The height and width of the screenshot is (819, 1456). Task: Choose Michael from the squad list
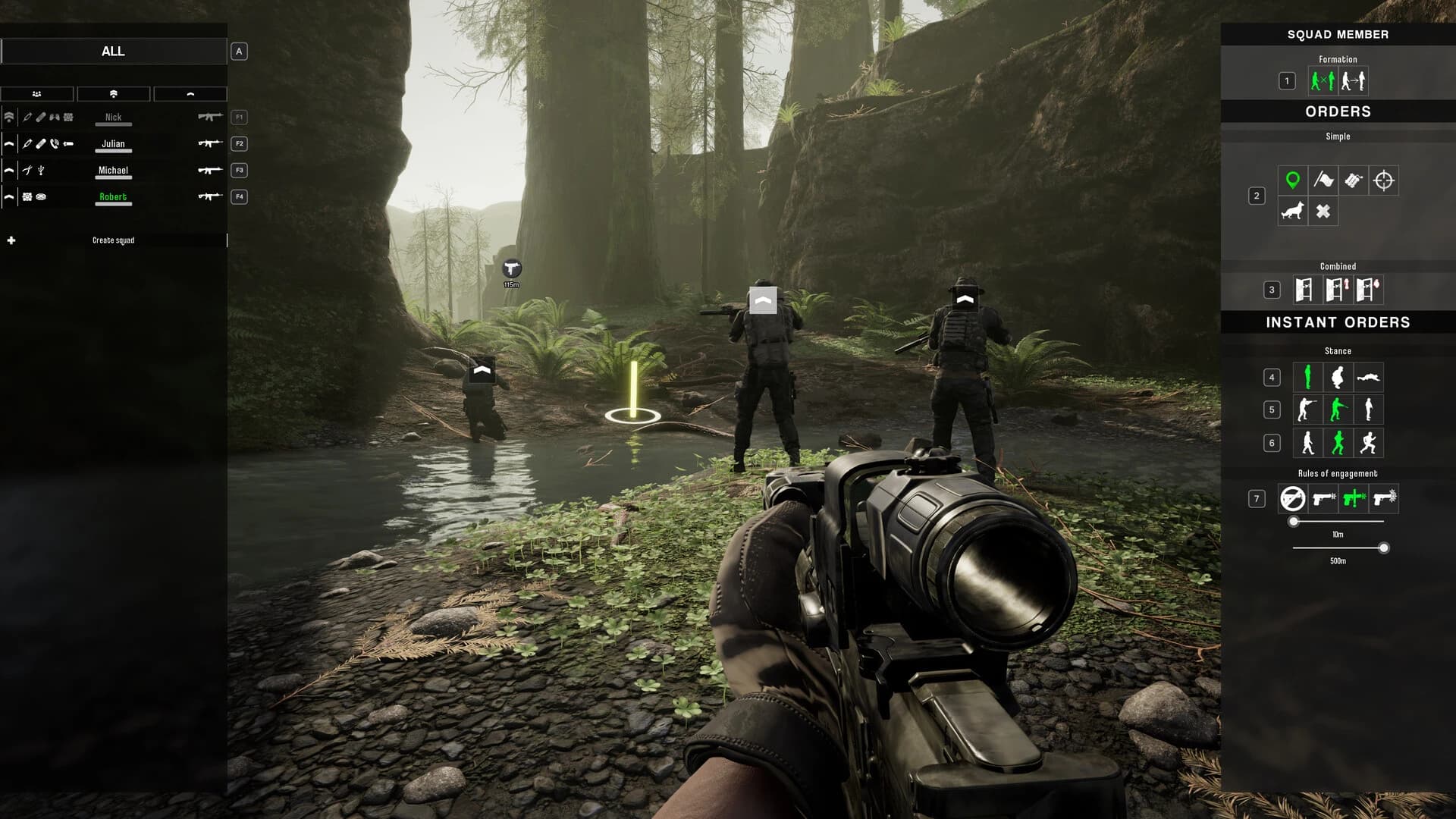(113, 171)
